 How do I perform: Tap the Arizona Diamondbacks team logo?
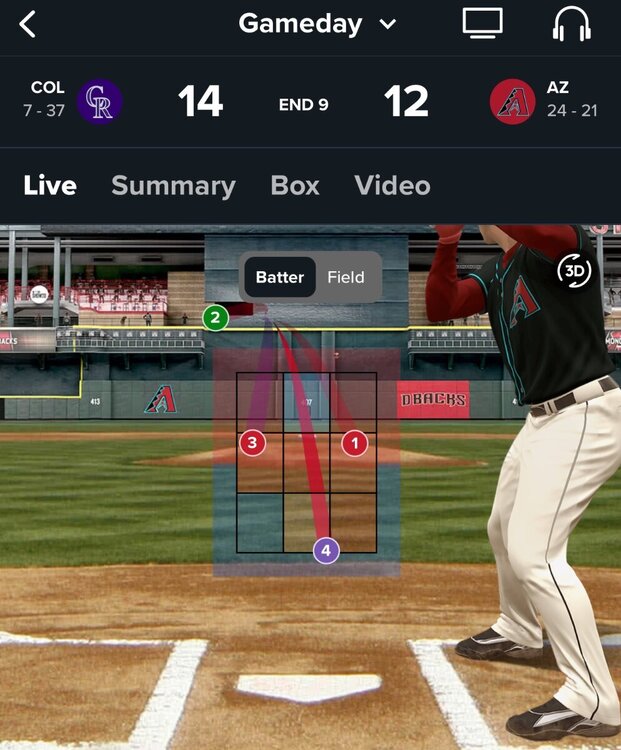click(x=512, y=101)
